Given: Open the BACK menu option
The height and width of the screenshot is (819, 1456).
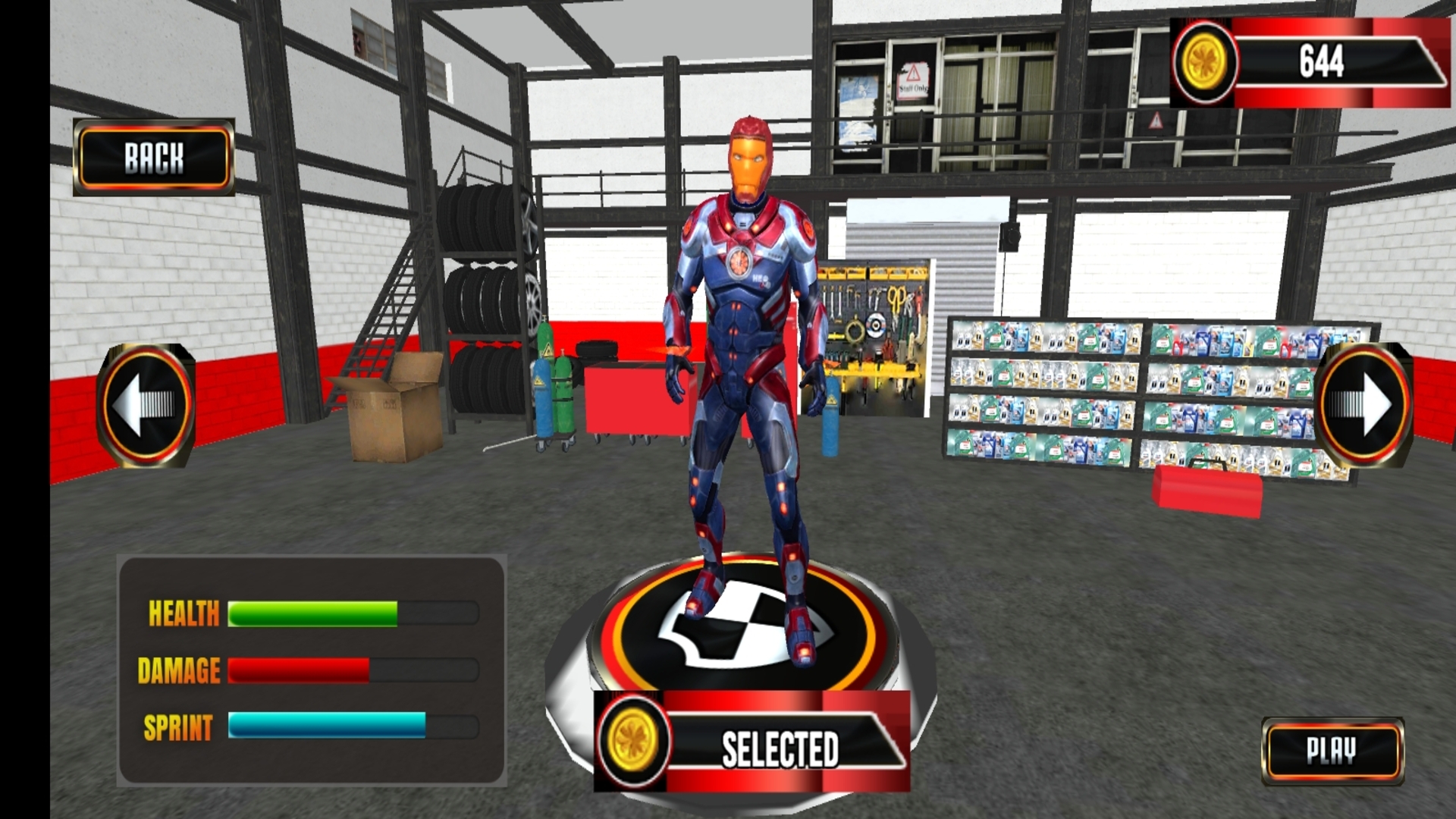Looking at the screenshot, I should [153, 158].
